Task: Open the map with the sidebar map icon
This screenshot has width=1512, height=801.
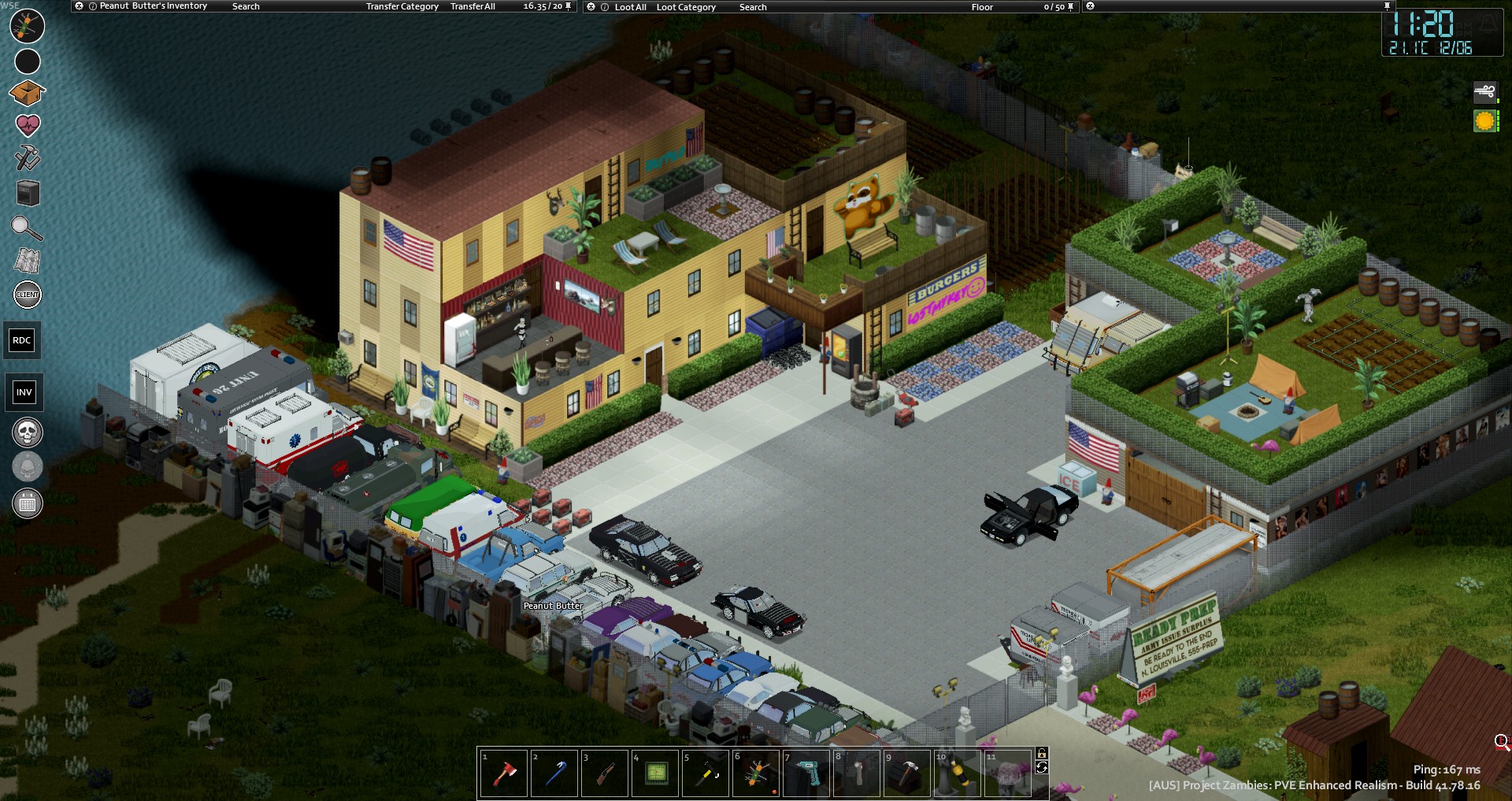Action: point(26,261)
